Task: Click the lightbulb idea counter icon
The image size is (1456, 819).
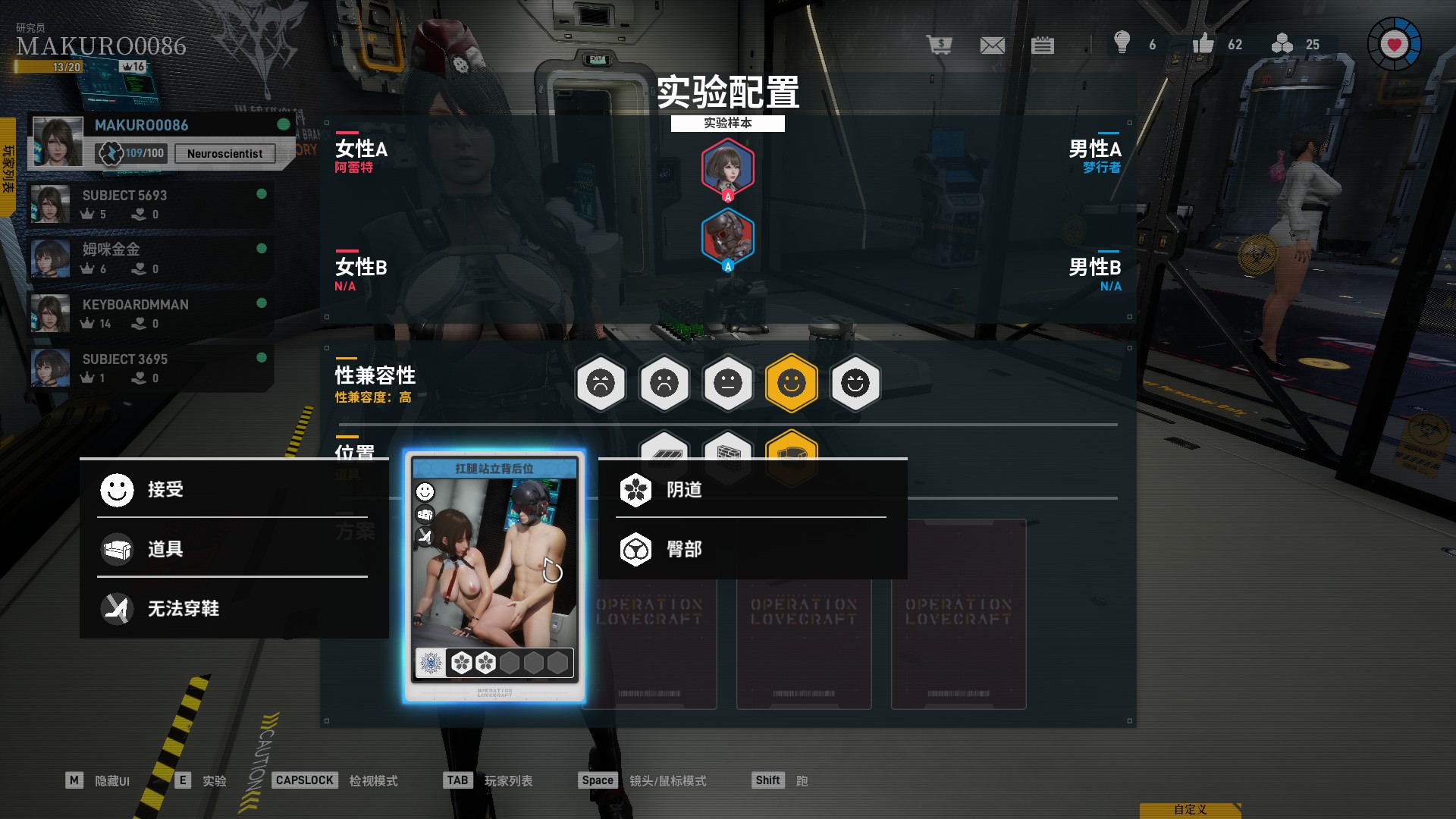Action: pyautogui.click(x=1123, y=45)
